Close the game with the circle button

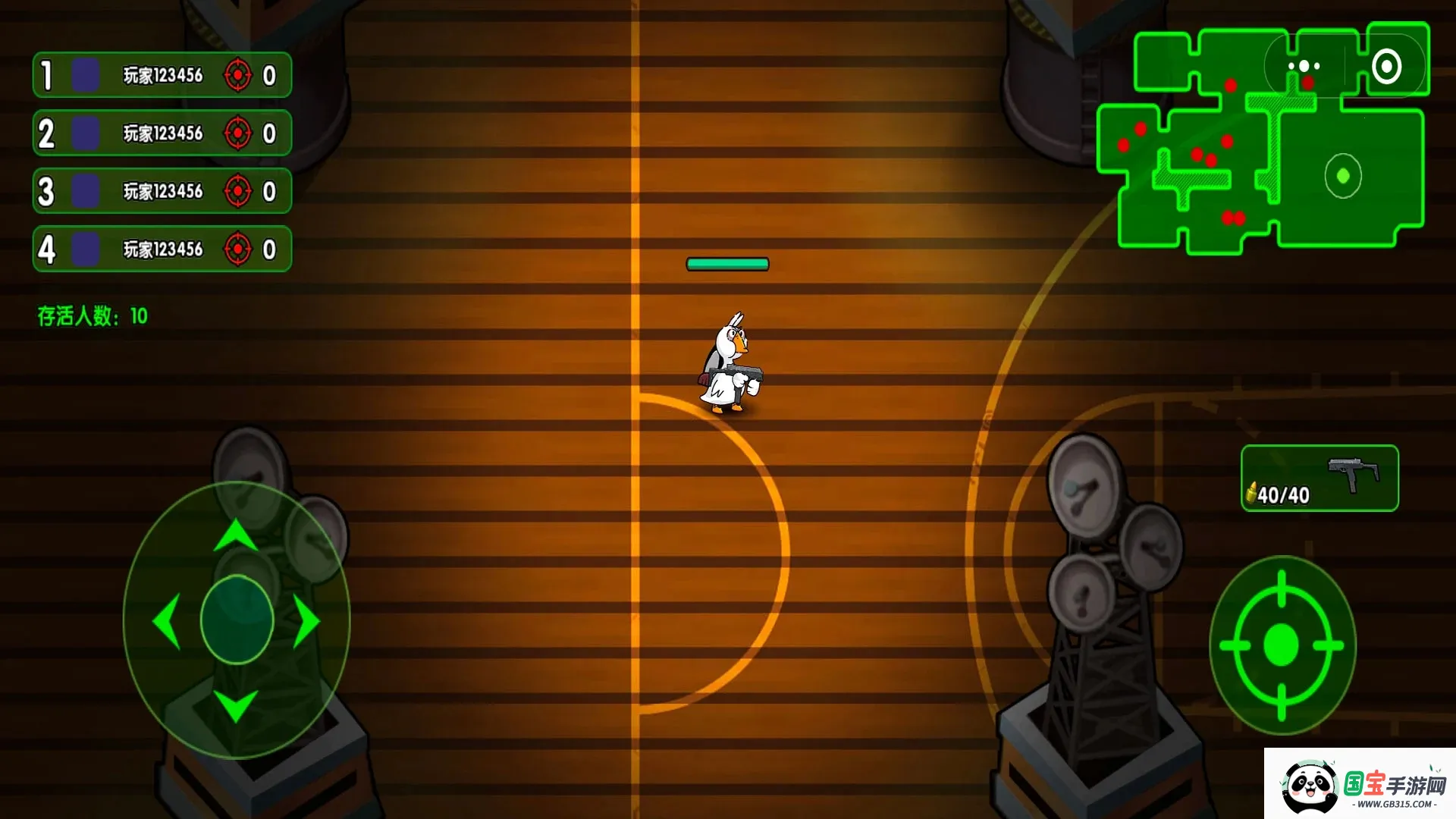pyautogui.click(x=1386, y=67)
